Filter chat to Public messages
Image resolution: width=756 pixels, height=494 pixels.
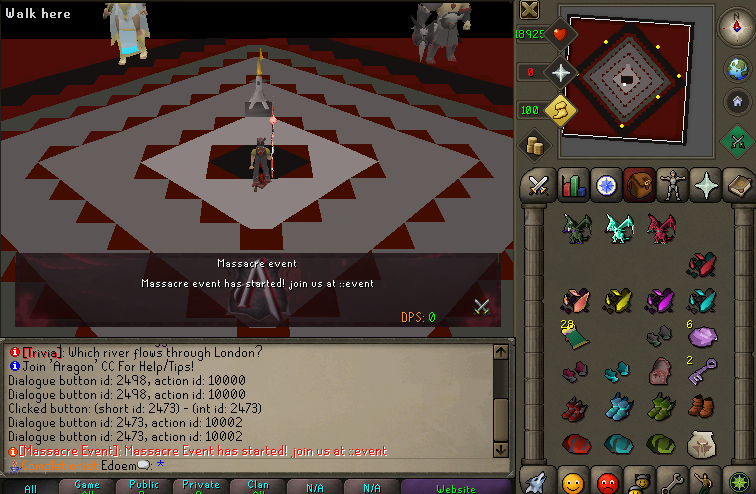click(144, 487)
